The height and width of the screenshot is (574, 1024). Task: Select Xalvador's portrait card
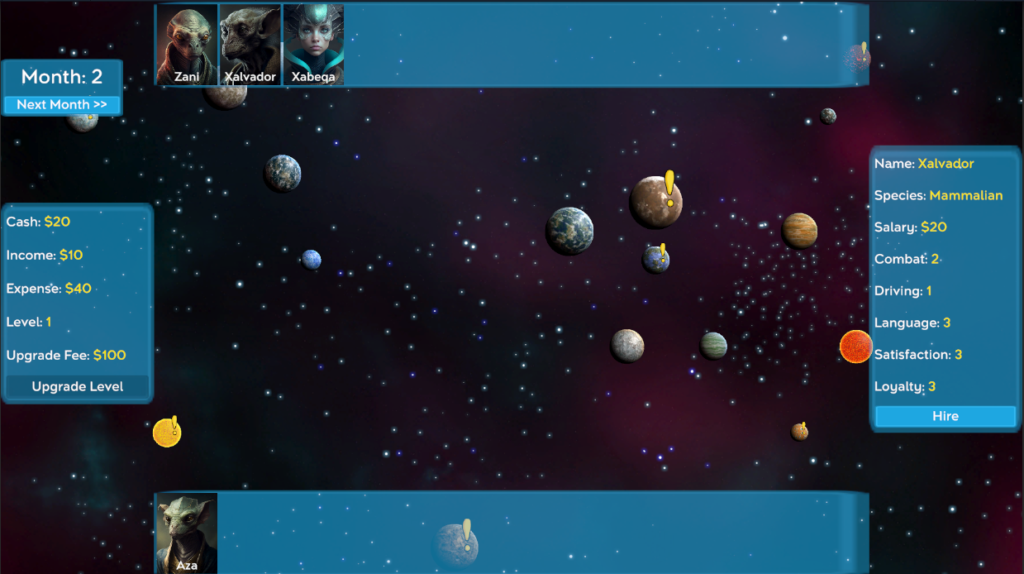(250, 45)
